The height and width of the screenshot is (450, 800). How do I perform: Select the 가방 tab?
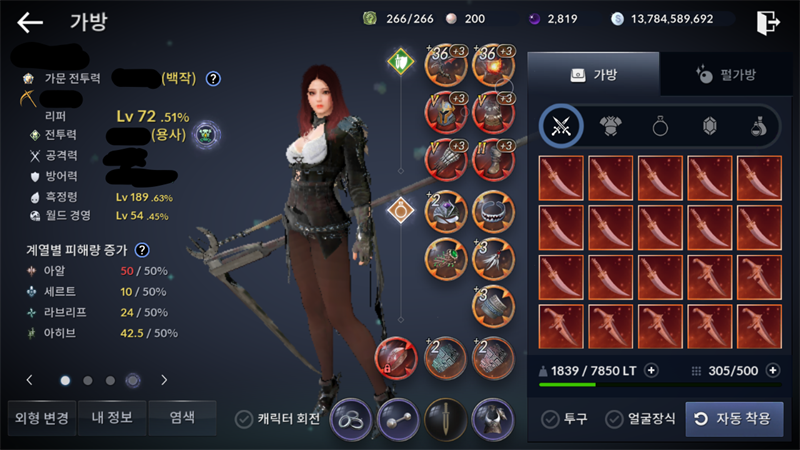click(593, 73)
